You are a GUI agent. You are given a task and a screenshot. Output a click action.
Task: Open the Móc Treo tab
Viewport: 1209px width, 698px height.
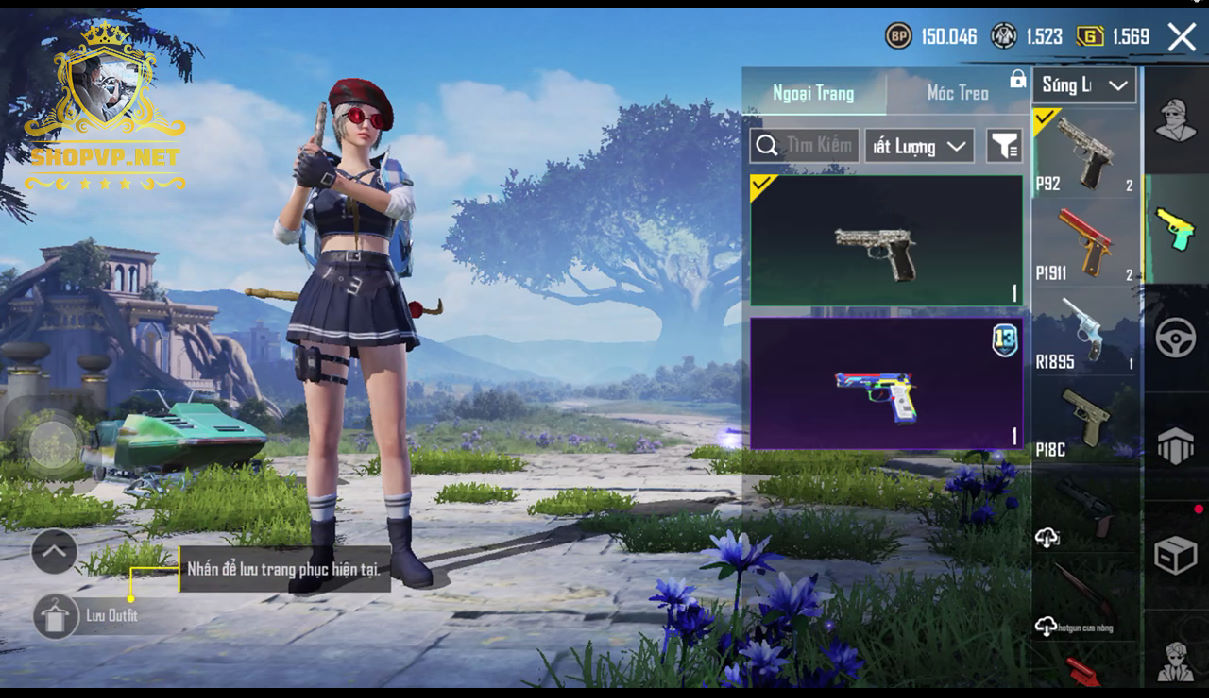[957, 93]
